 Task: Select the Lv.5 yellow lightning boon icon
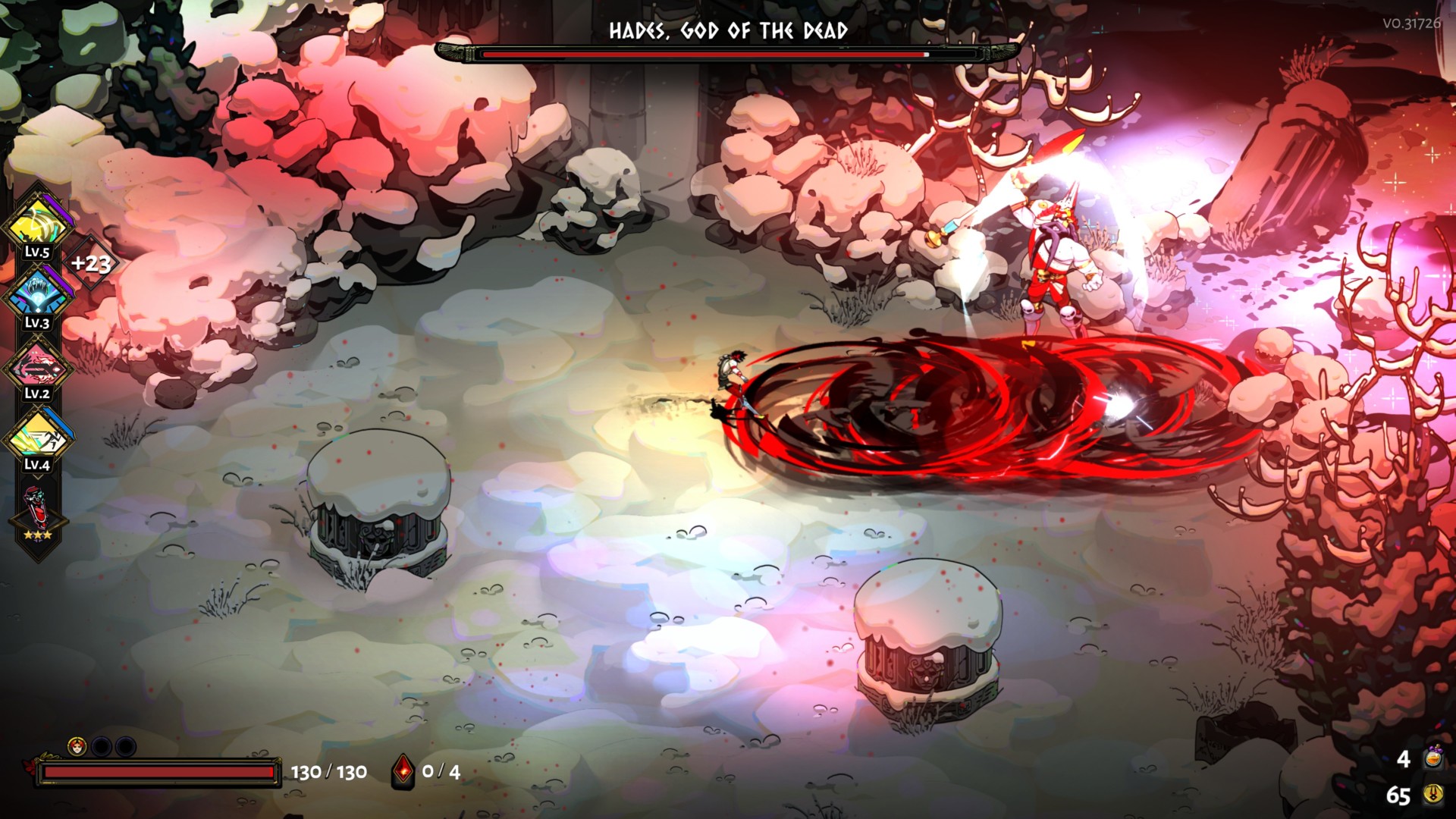(36, 223)
